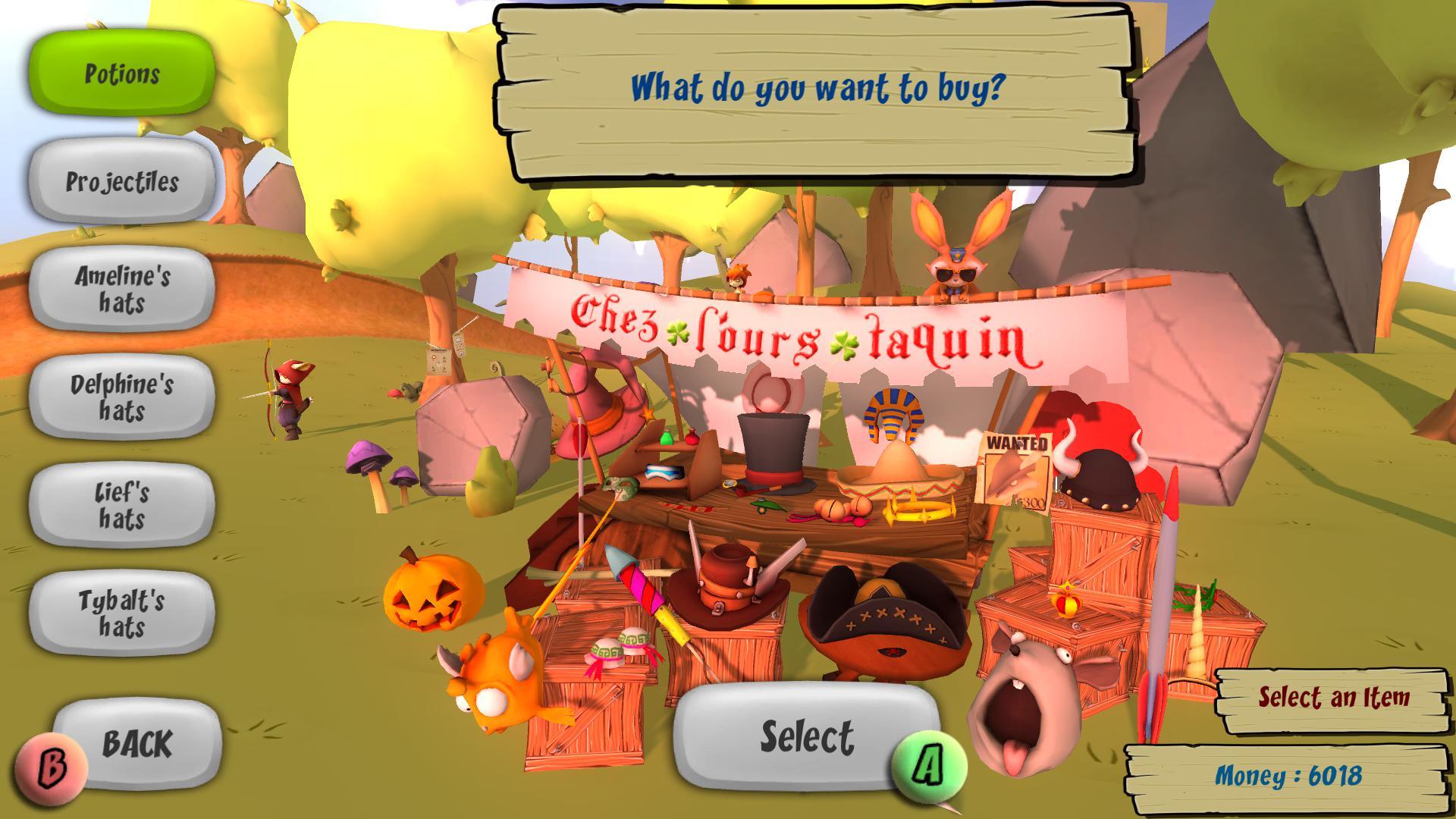The height and width of the screenshot is (819, 1456).
Task: Choose Lief's hats category
Action: [122, 506]
